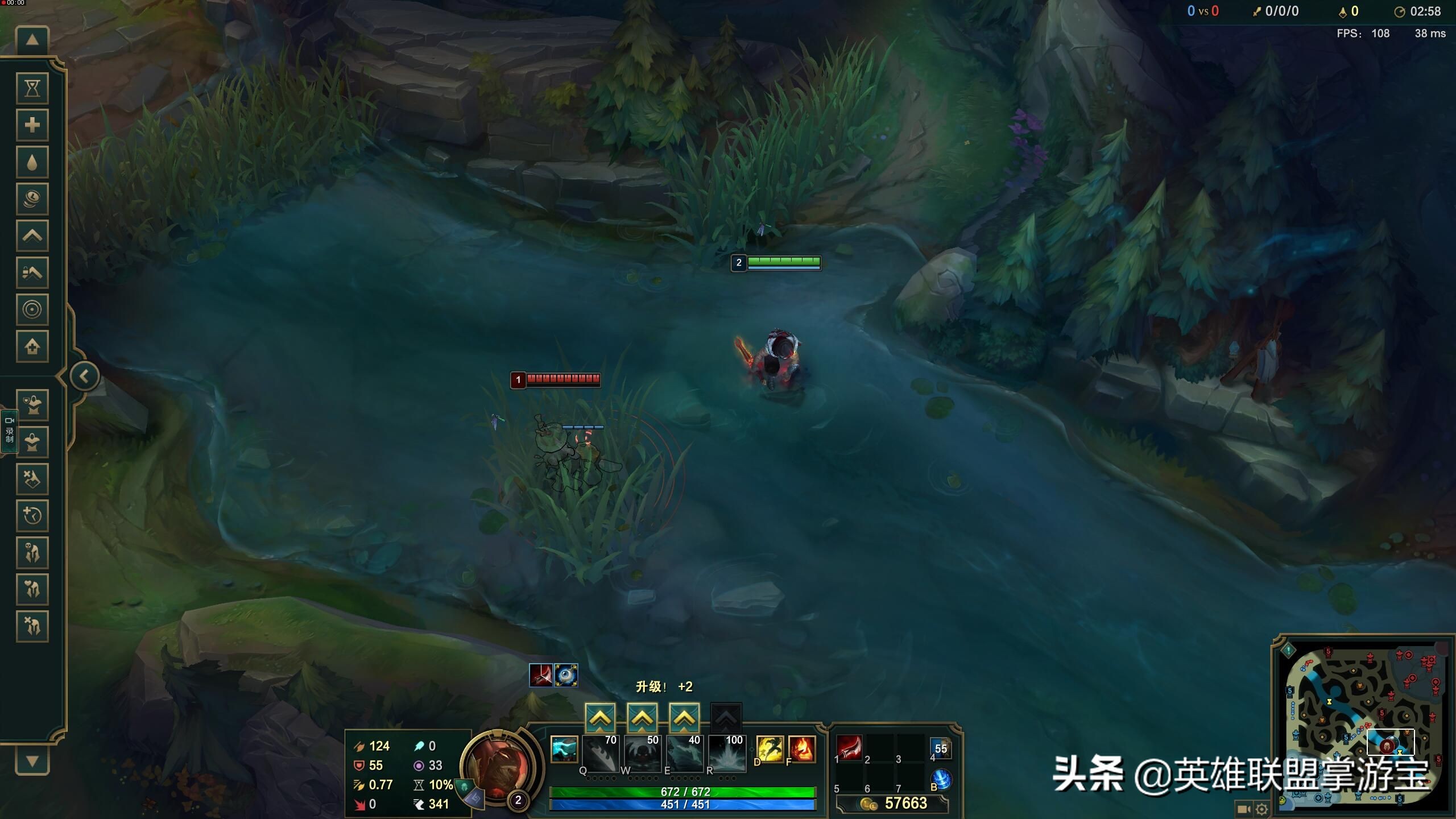Click the kill champion skull icon
This screenshot has height=819, width=1456.
pos(32,552)
